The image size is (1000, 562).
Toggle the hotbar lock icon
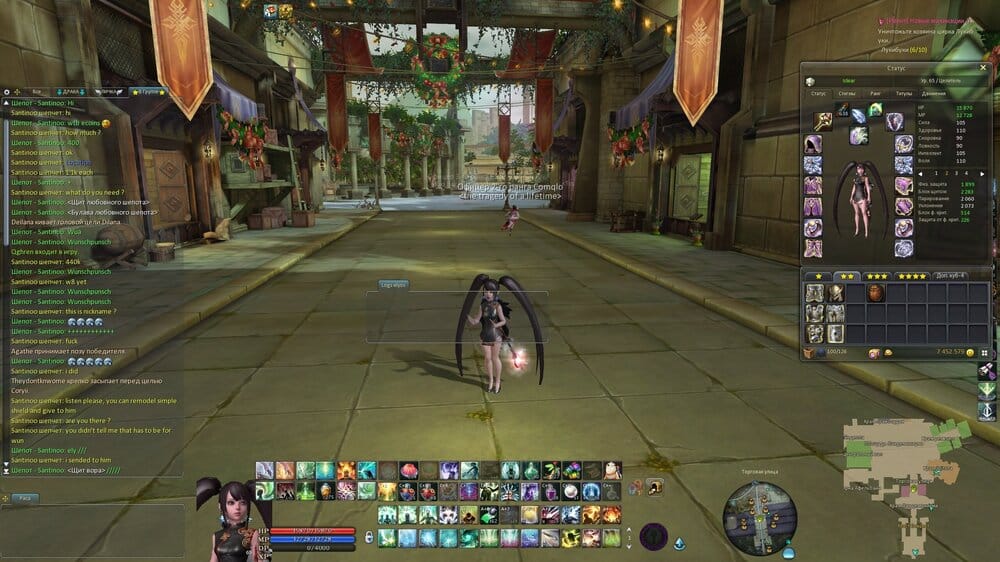tap(369, 537)
